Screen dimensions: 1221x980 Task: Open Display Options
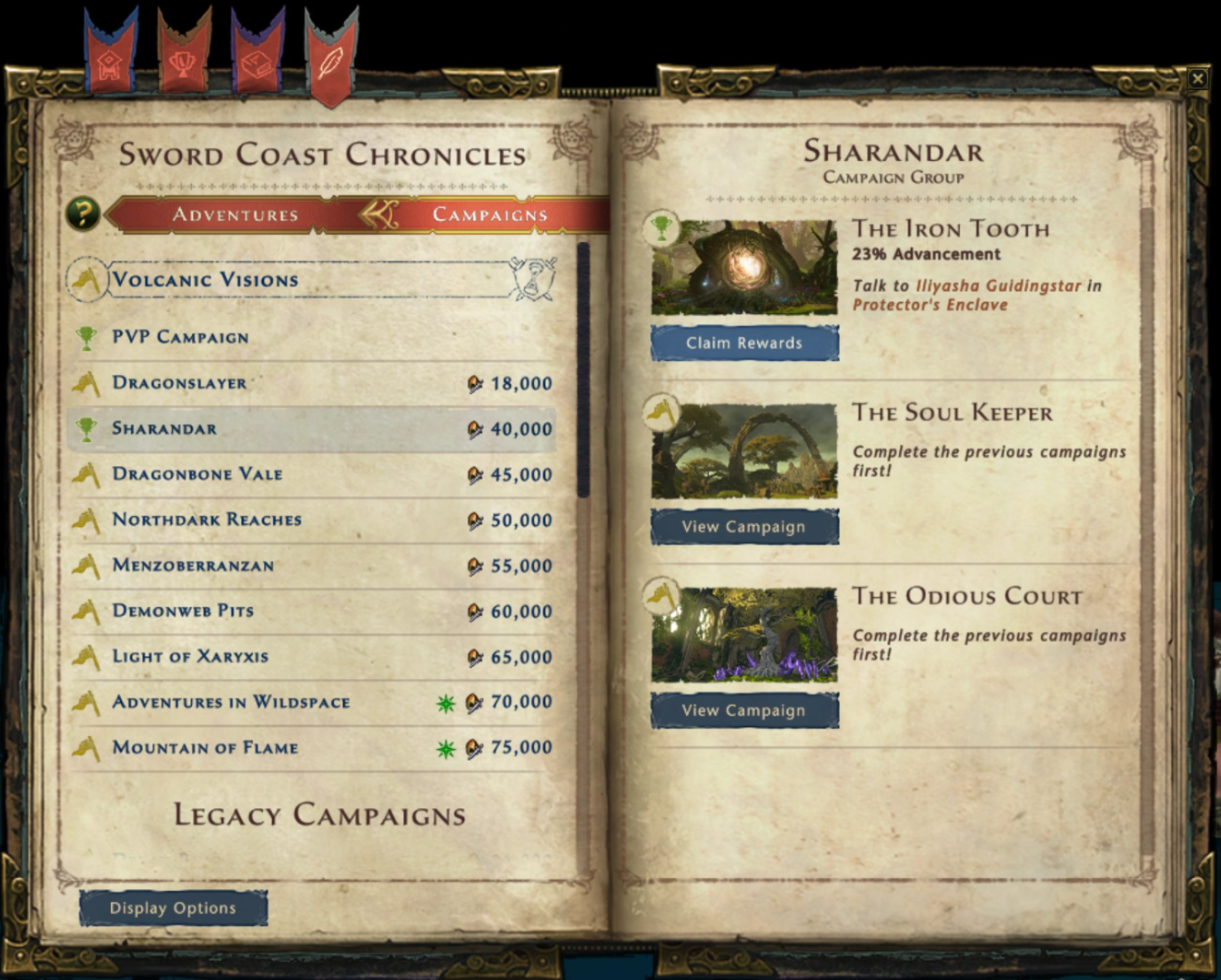tap(173, 907)
